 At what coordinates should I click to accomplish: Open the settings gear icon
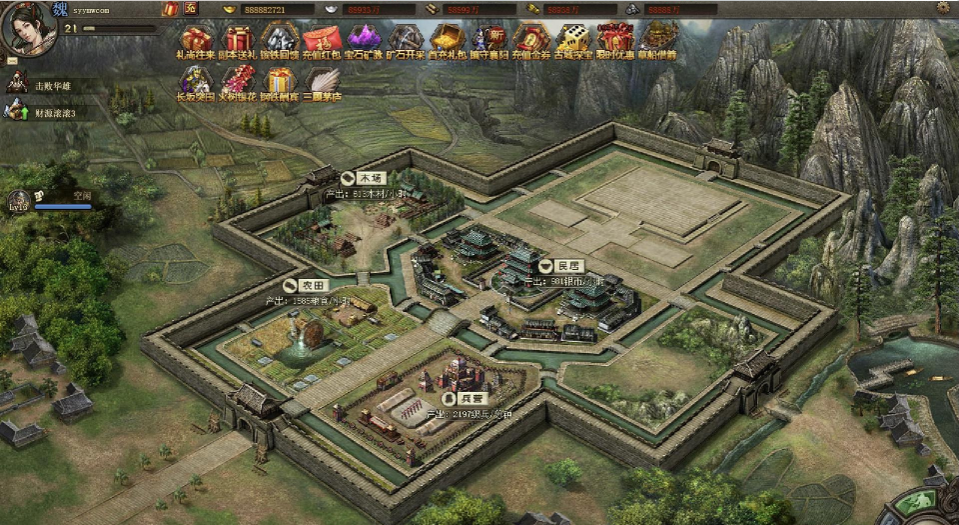tap(942, 8)
